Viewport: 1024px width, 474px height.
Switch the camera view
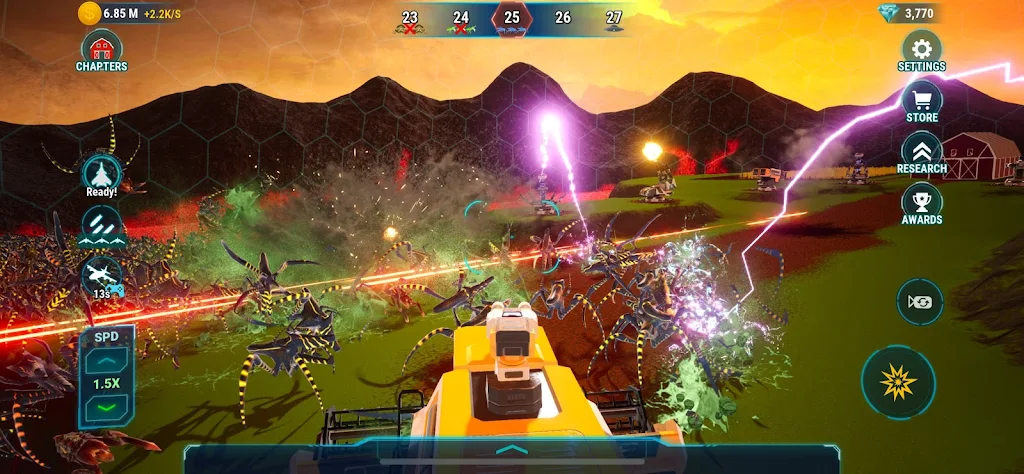pos(919,301)
